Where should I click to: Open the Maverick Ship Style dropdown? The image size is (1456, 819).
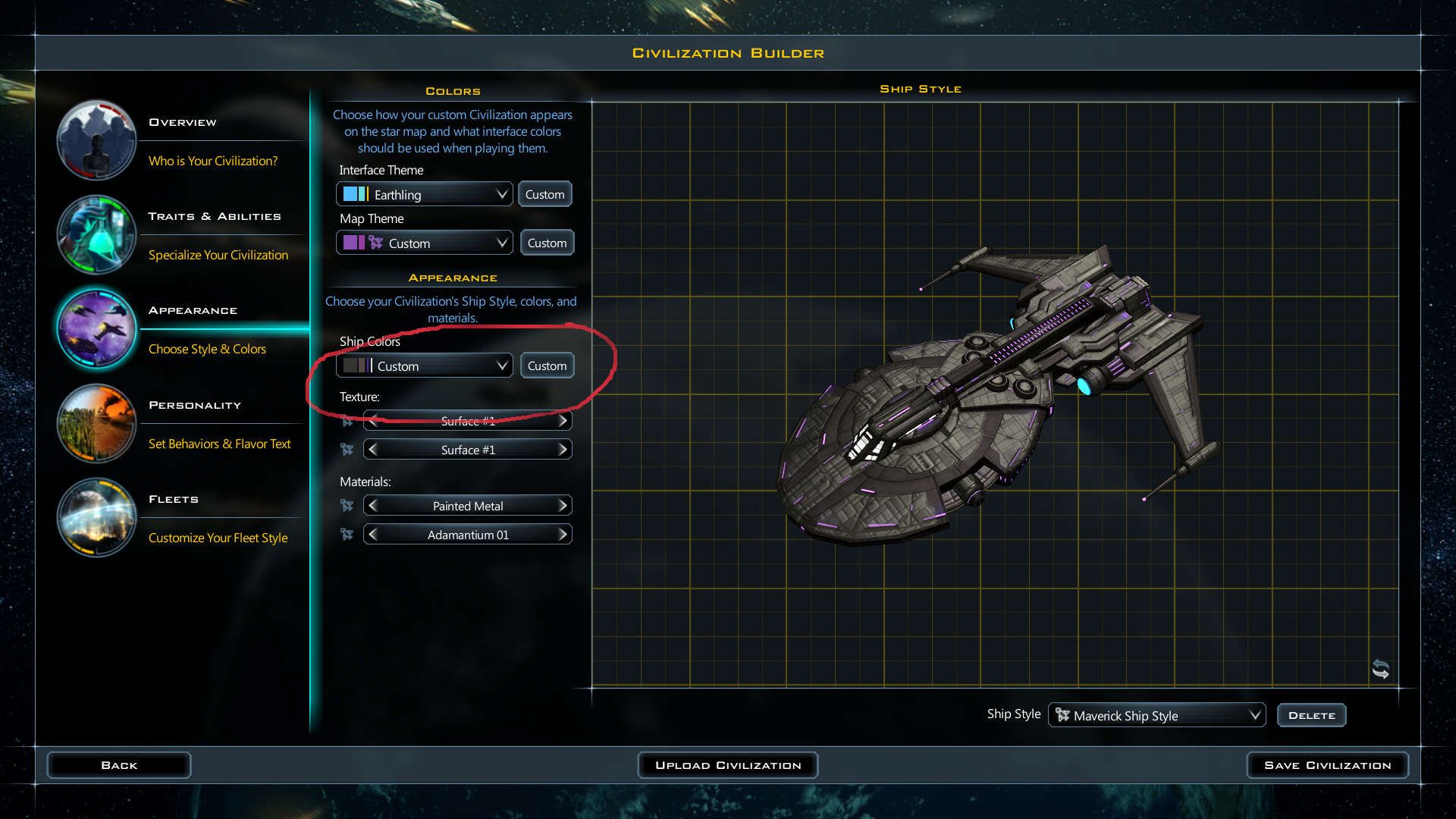pos(1156,715)
